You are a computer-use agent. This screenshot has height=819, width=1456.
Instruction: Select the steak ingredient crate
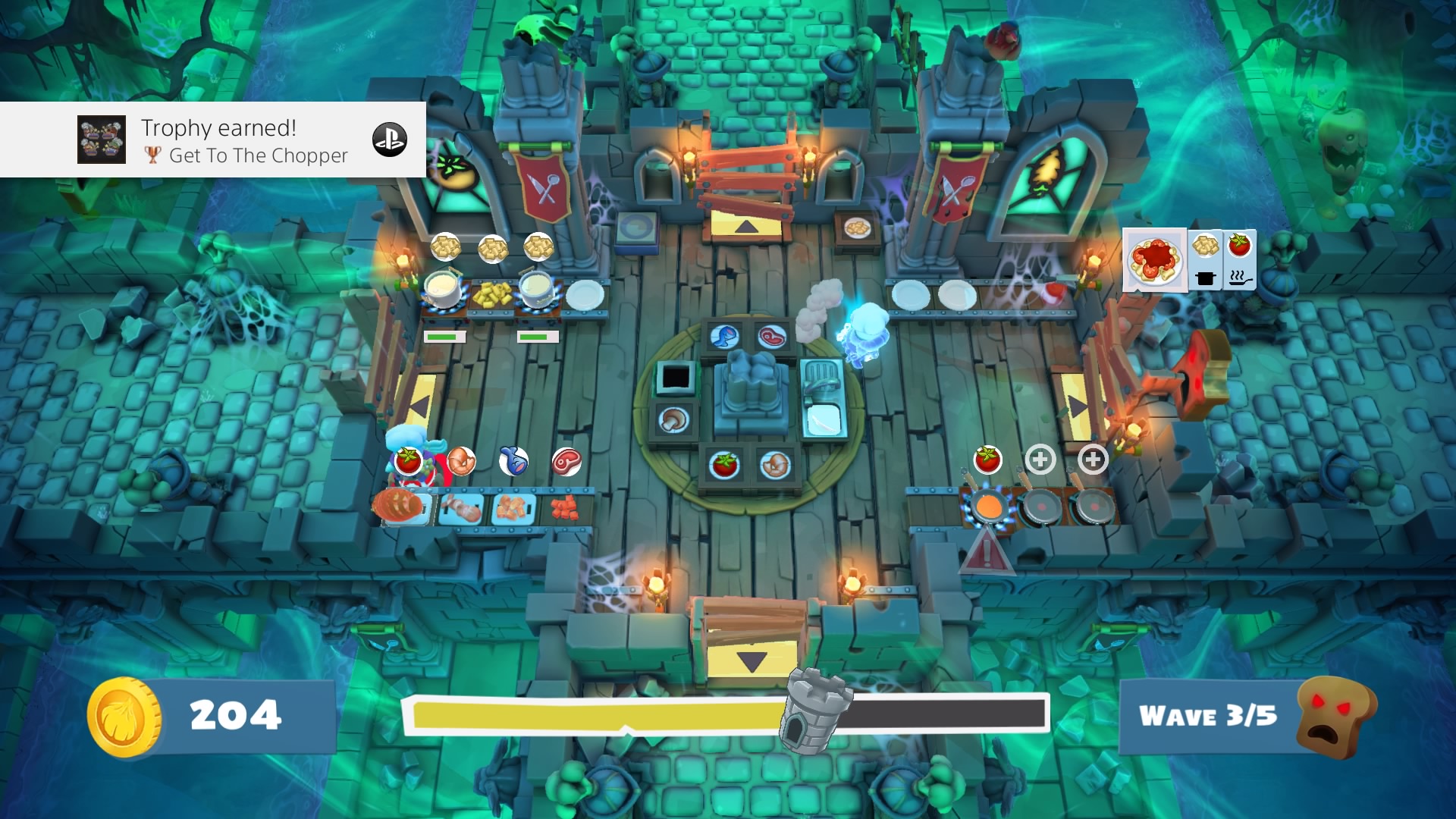pos(771,337)
